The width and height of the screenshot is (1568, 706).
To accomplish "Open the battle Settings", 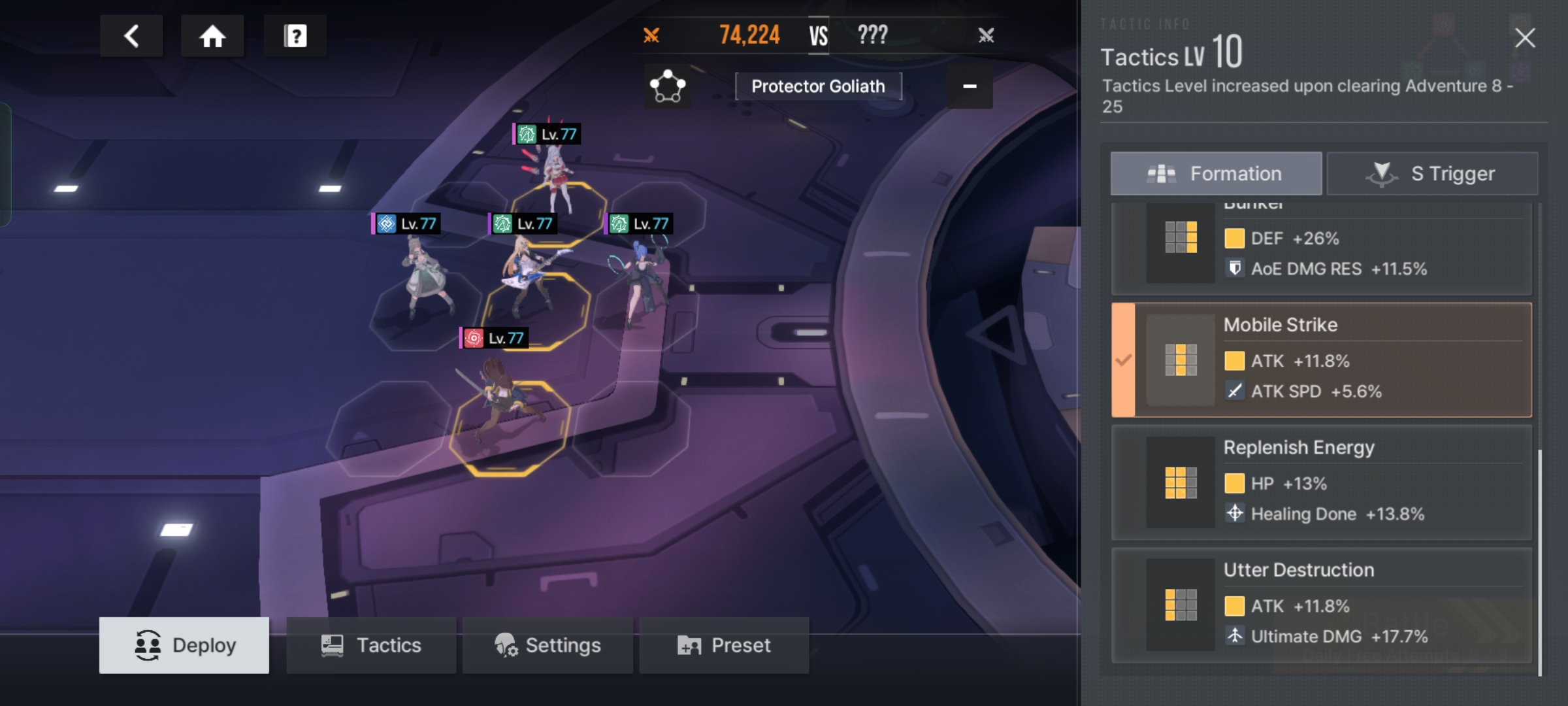I will click(x=547, y=645).
